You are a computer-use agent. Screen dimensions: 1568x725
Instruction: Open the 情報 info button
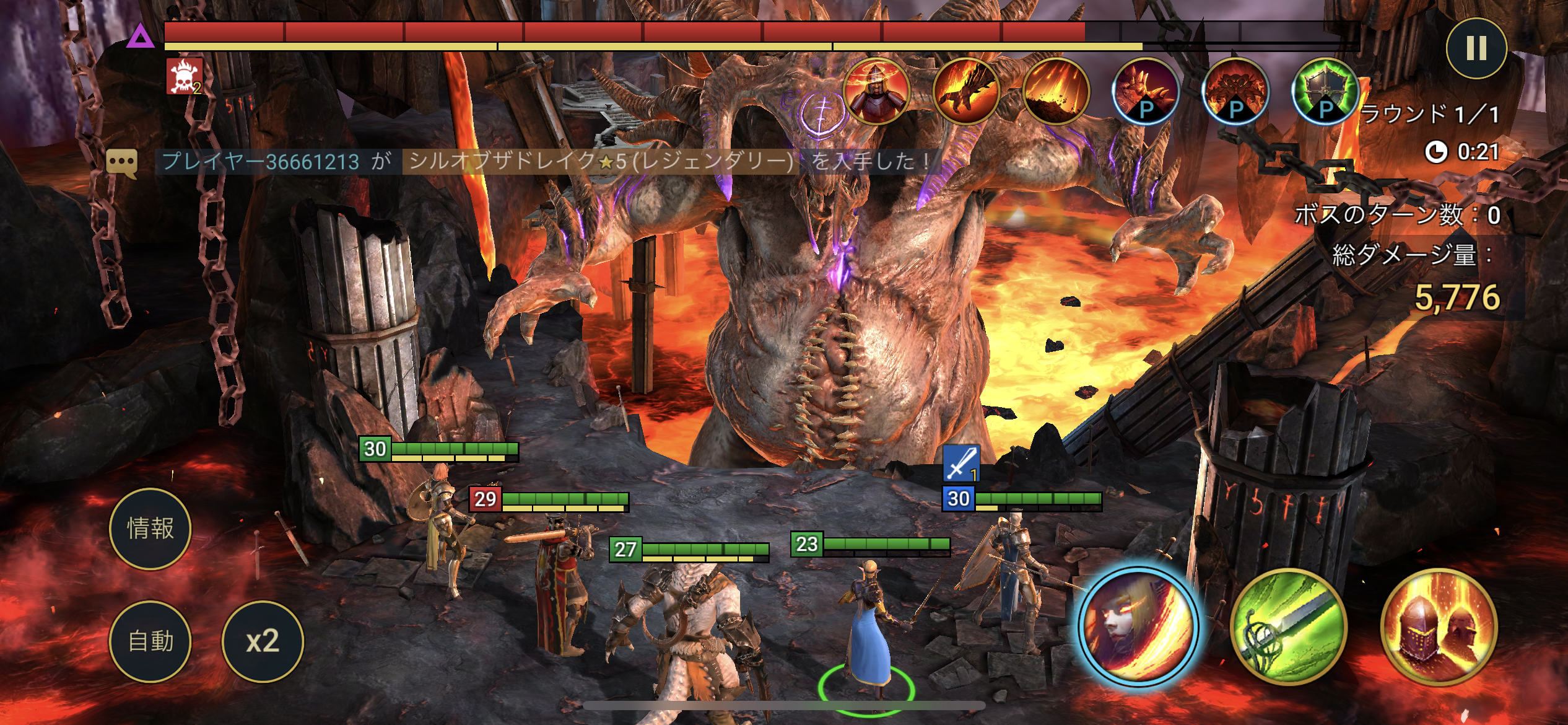(150, 529)
